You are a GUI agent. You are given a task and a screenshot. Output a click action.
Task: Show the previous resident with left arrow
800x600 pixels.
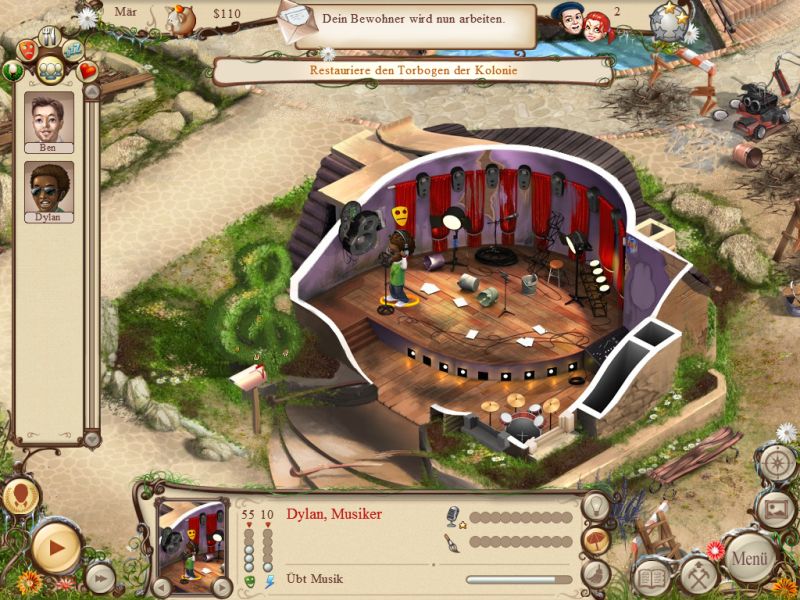pos(162,588)
